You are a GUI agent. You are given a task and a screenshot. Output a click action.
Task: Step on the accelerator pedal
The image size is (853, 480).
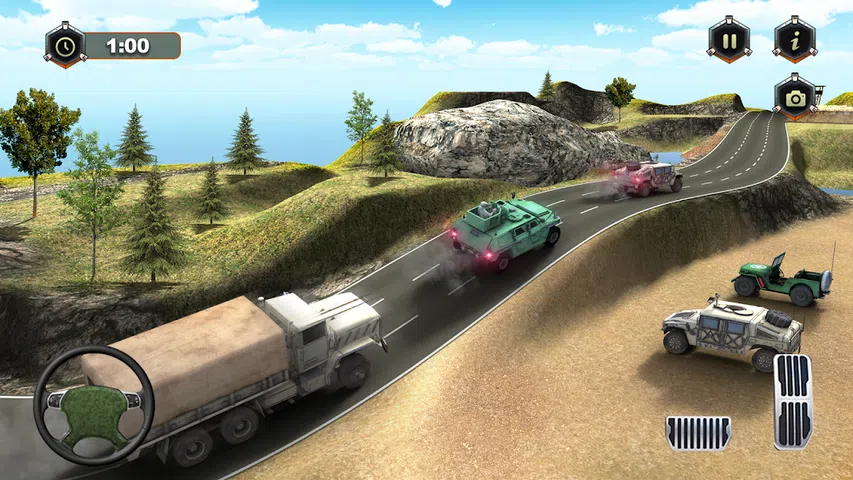(793, 401)
